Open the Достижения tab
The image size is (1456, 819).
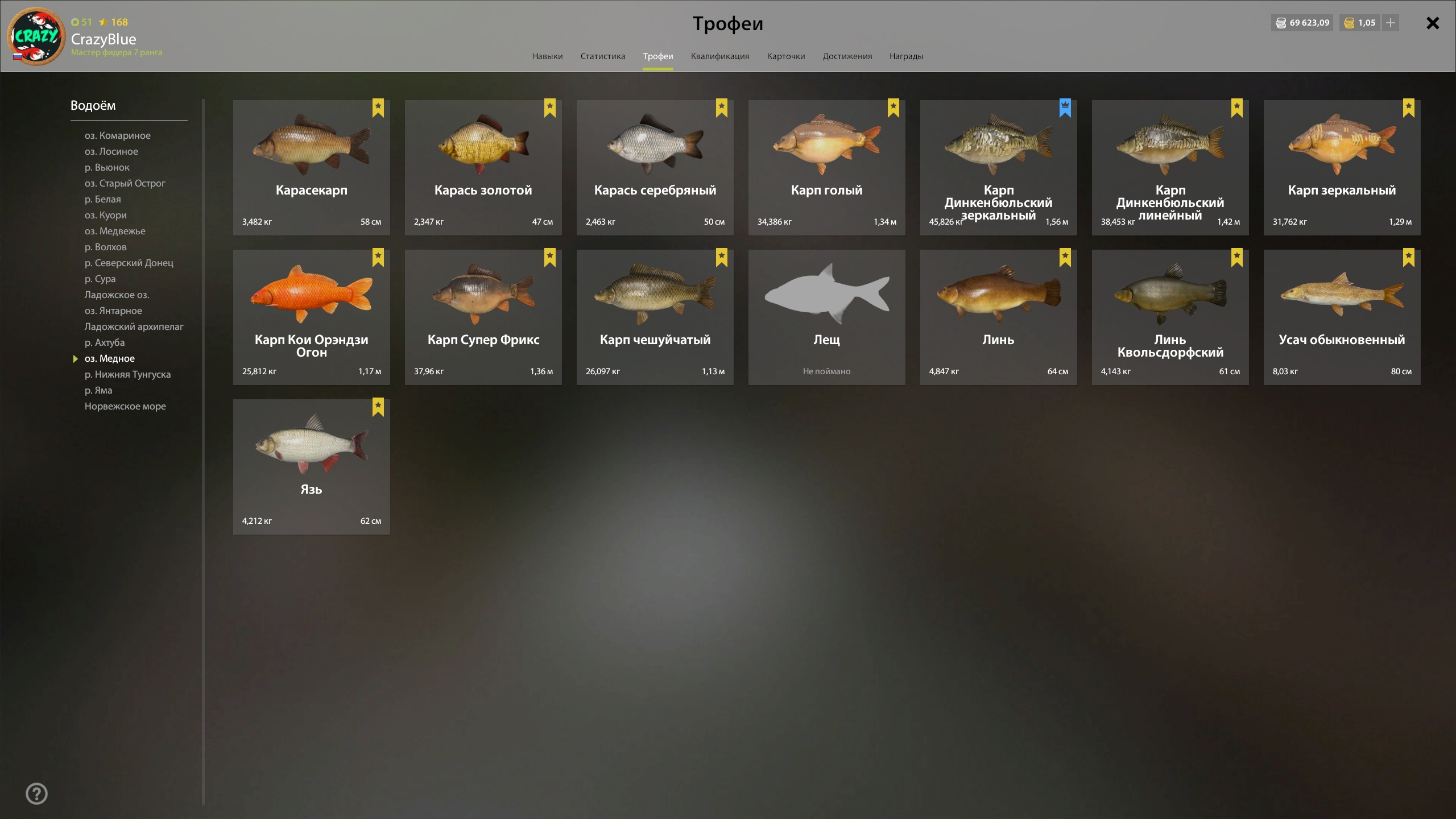point(847,56)
